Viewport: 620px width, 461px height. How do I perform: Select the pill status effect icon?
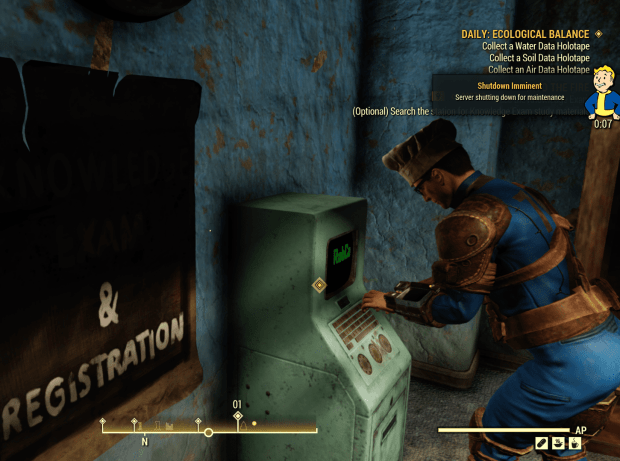point(541,442)
